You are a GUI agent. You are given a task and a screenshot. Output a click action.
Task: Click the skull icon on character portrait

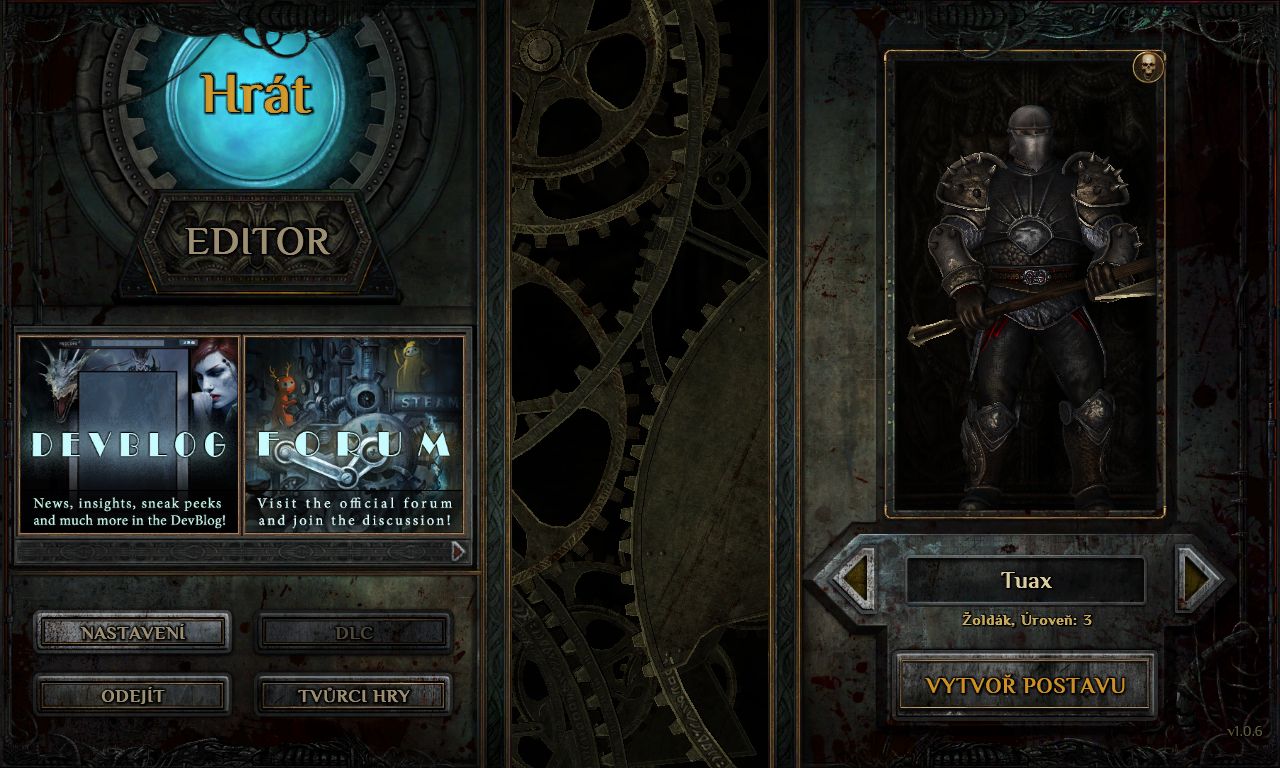[1148, 67]
